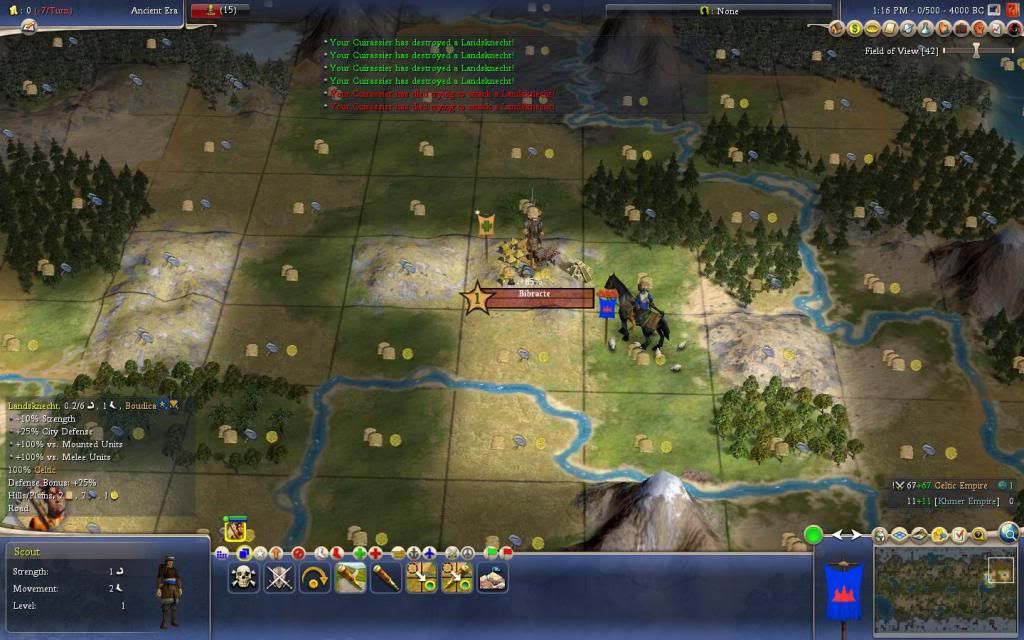
Task: Activate the yellow curved-arrow action button
Action: 315,577
